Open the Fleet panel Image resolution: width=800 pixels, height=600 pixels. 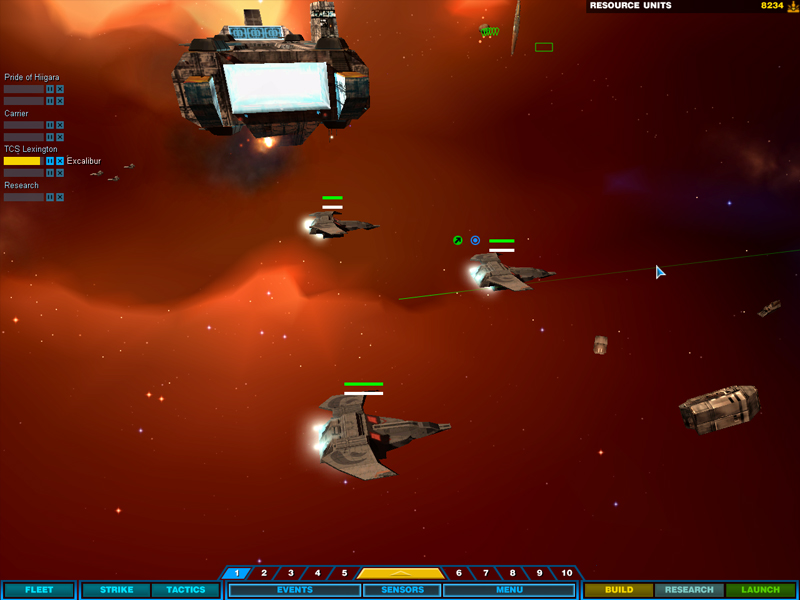tap(39, 590)
